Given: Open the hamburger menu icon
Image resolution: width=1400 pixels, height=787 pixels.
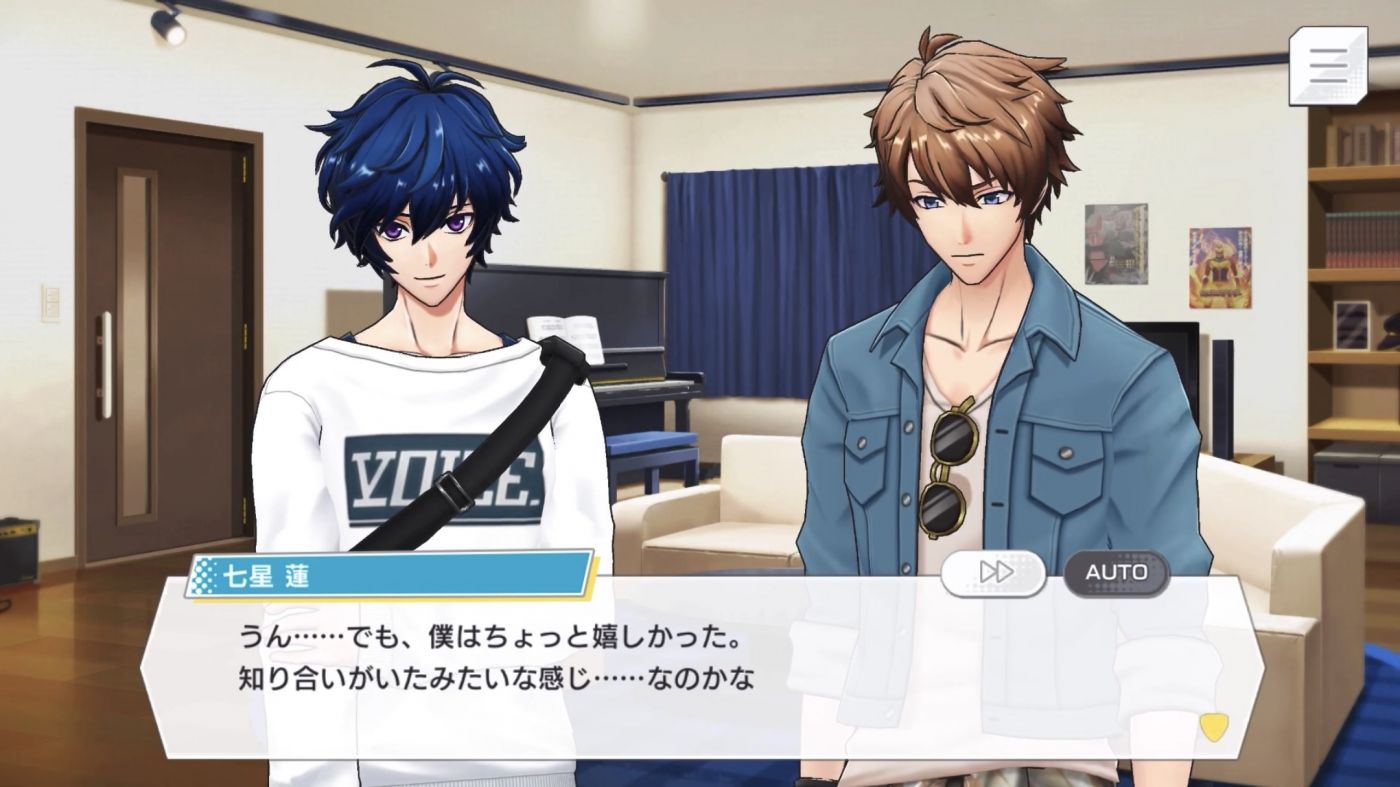Looking at the screenshot, I should point(1327,65).
